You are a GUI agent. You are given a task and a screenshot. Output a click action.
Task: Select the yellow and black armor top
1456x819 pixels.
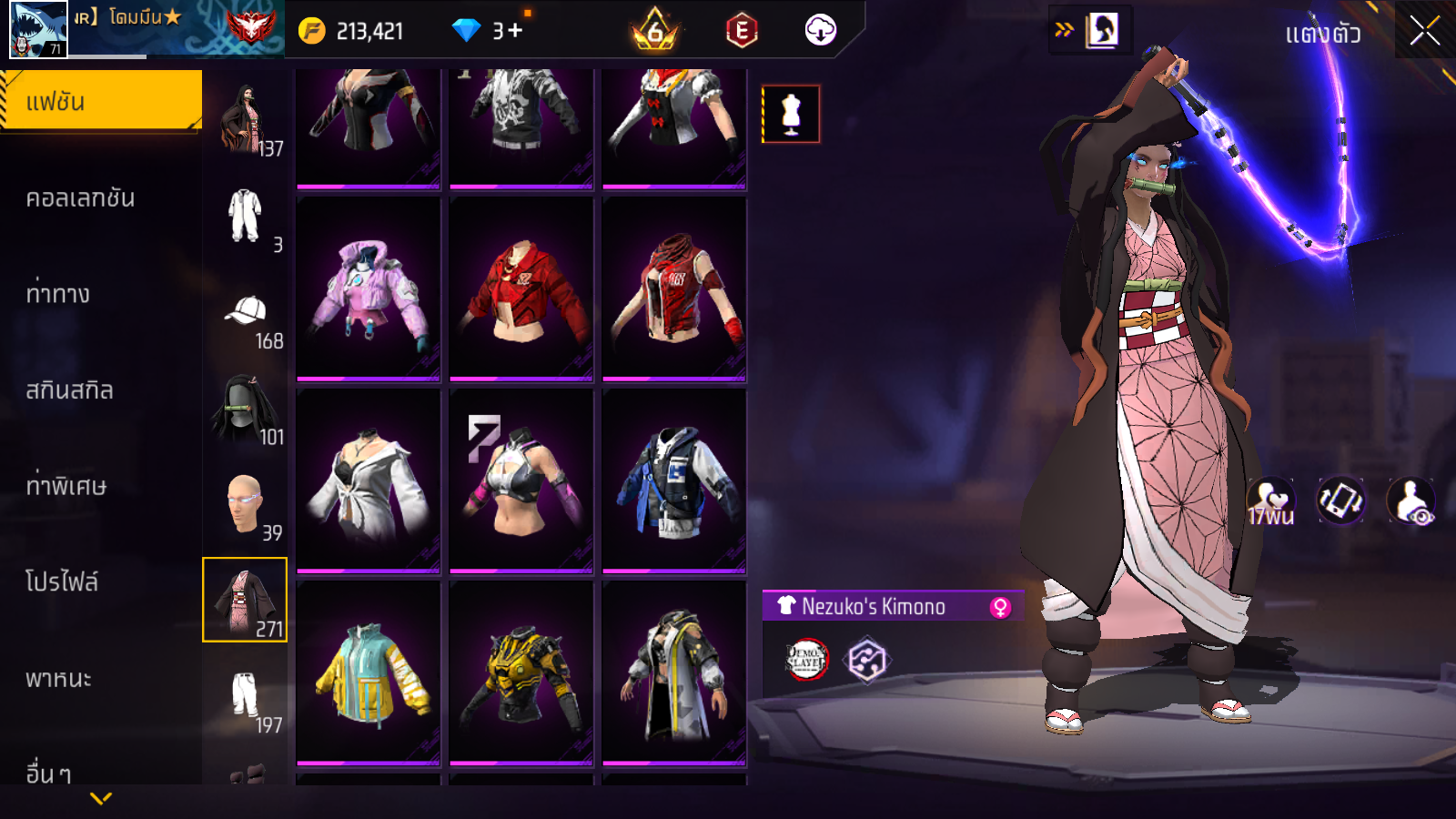[521, 673]
